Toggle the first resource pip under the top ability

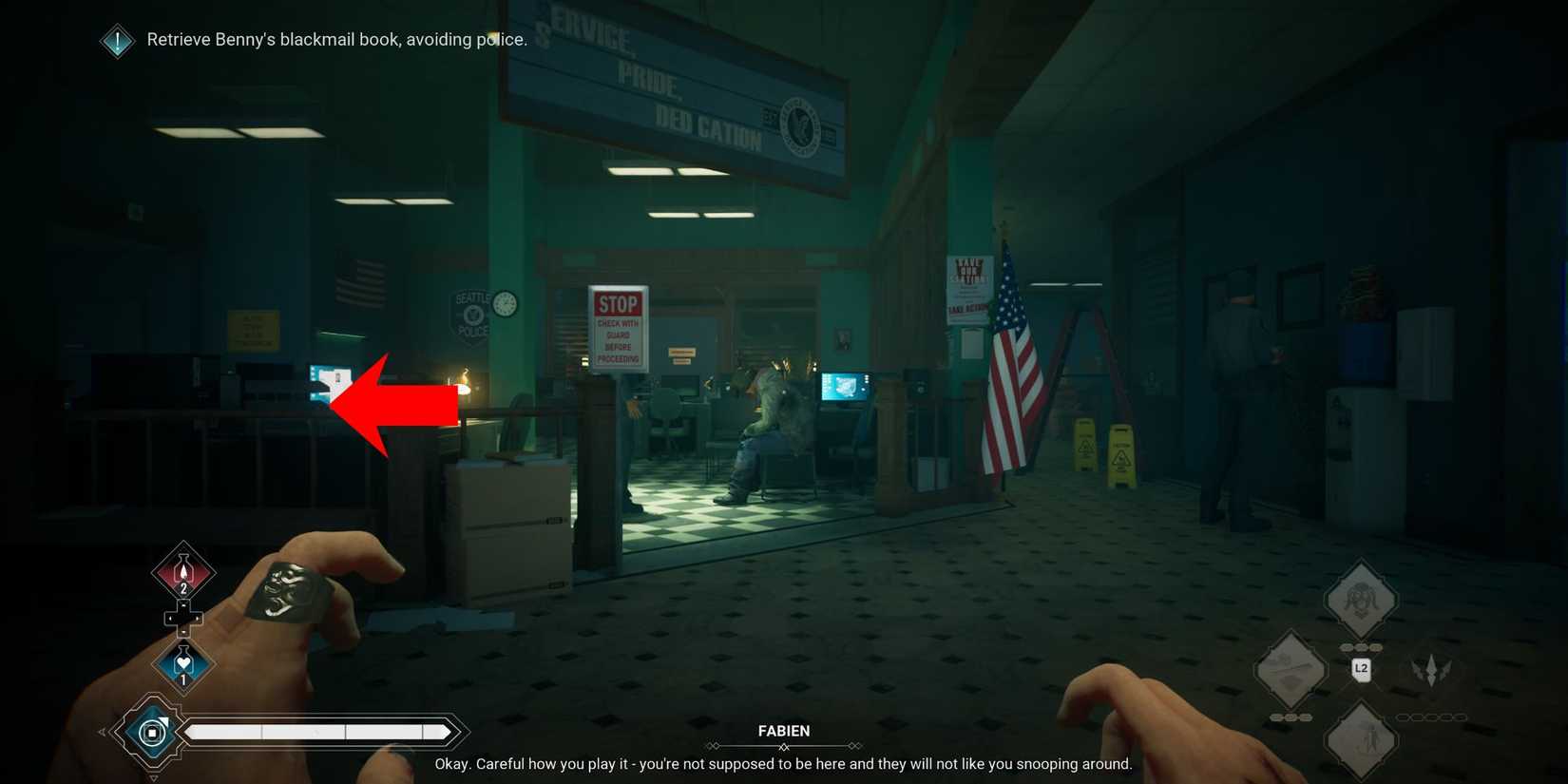coord(1347,646)
